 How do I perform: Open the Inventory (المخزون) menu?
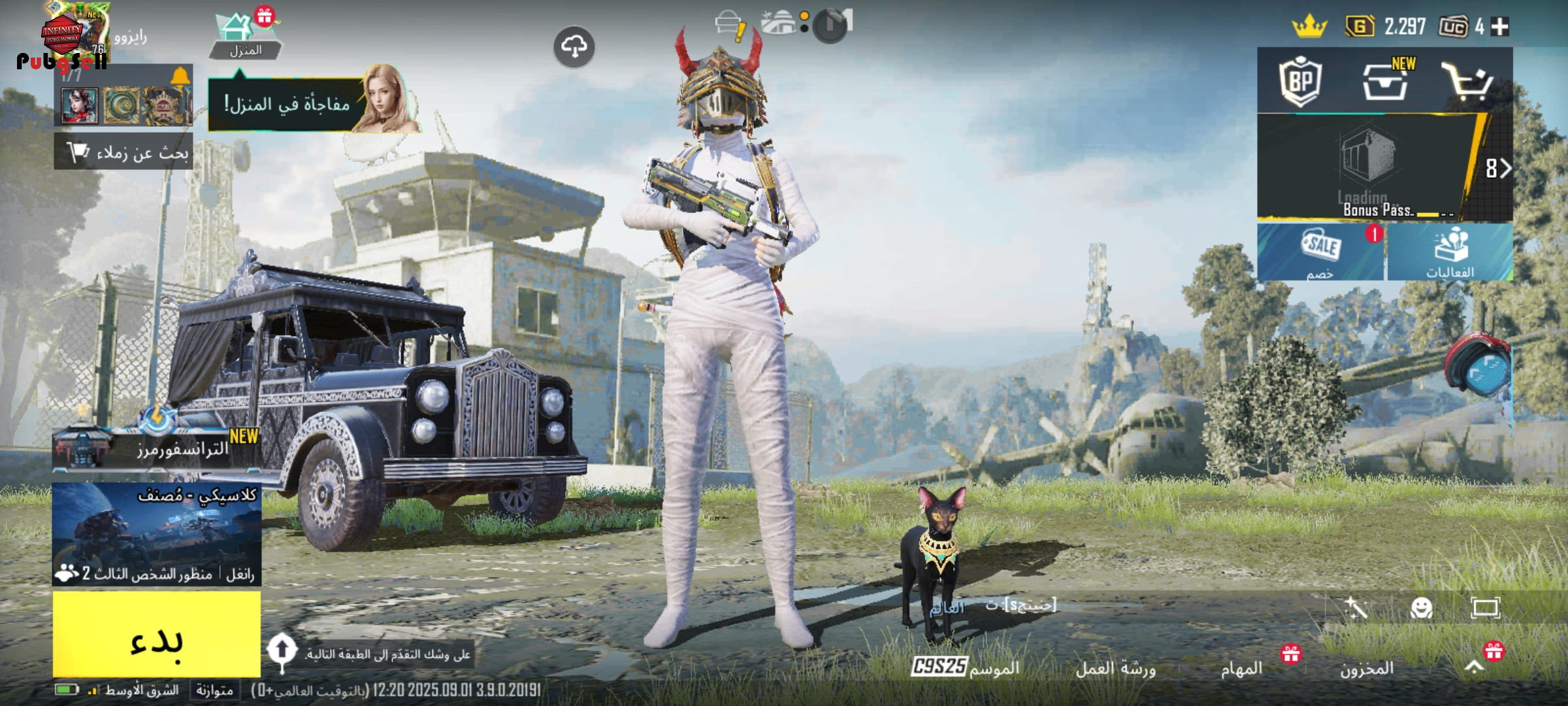tap(1367, 668)
